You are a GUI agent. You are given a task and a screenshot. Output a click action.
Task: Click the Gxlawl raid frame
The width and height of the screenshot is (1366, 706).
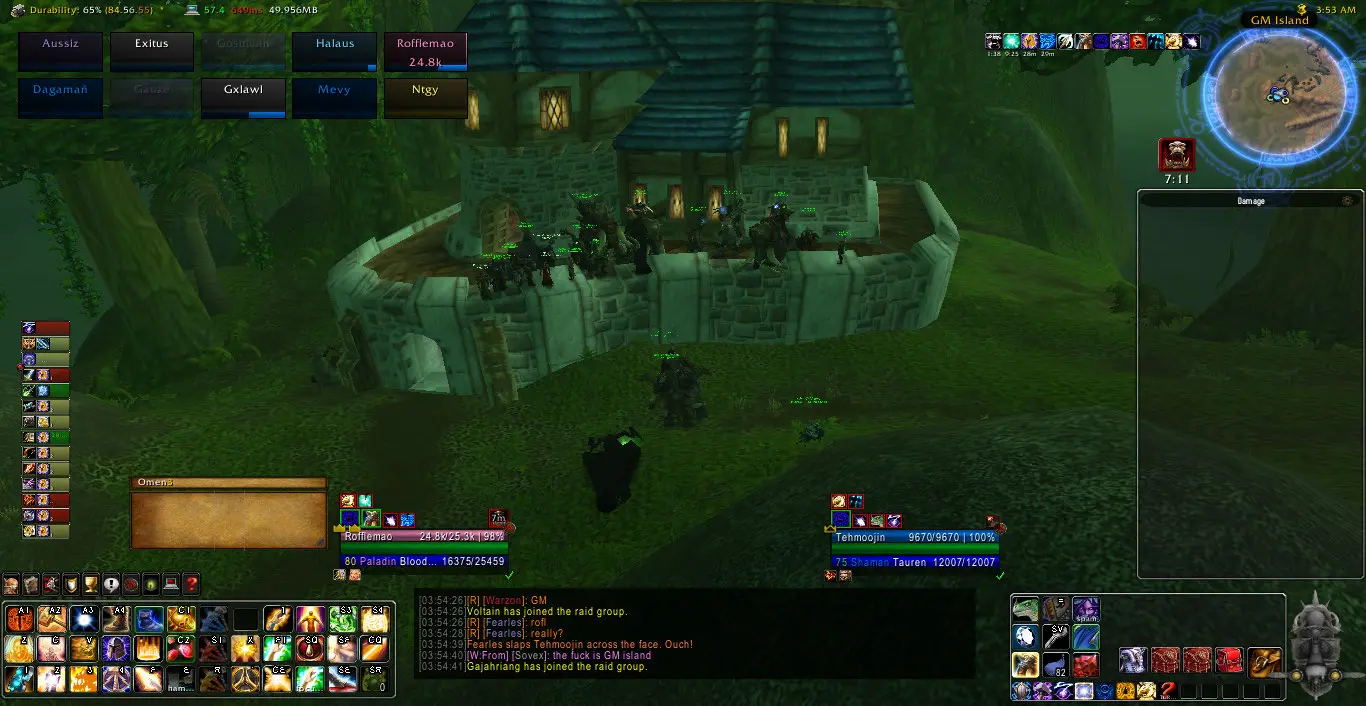[243, 98]
